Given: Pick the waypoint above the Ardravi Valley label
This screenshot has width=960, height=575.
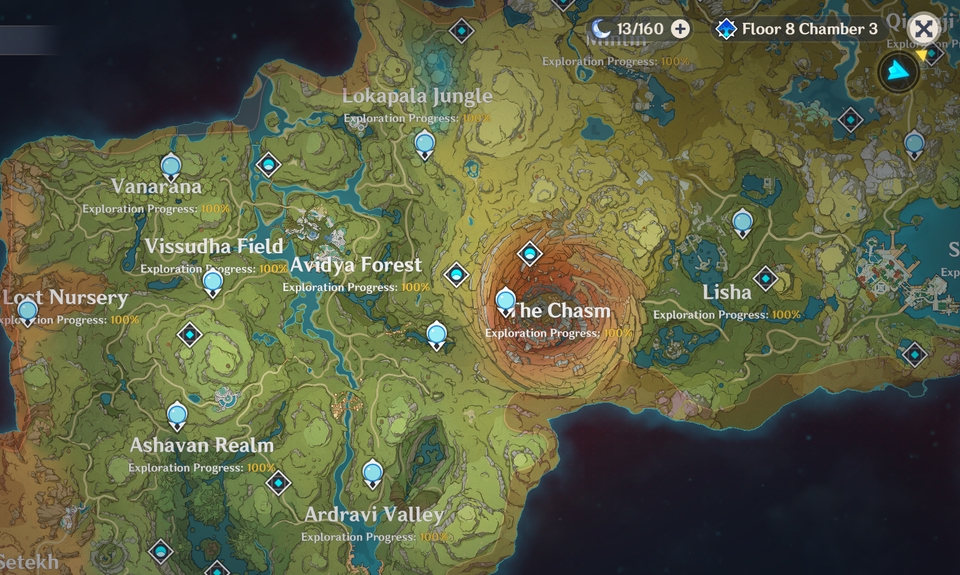Looking at the screenshot, I should tap(373, 472).
